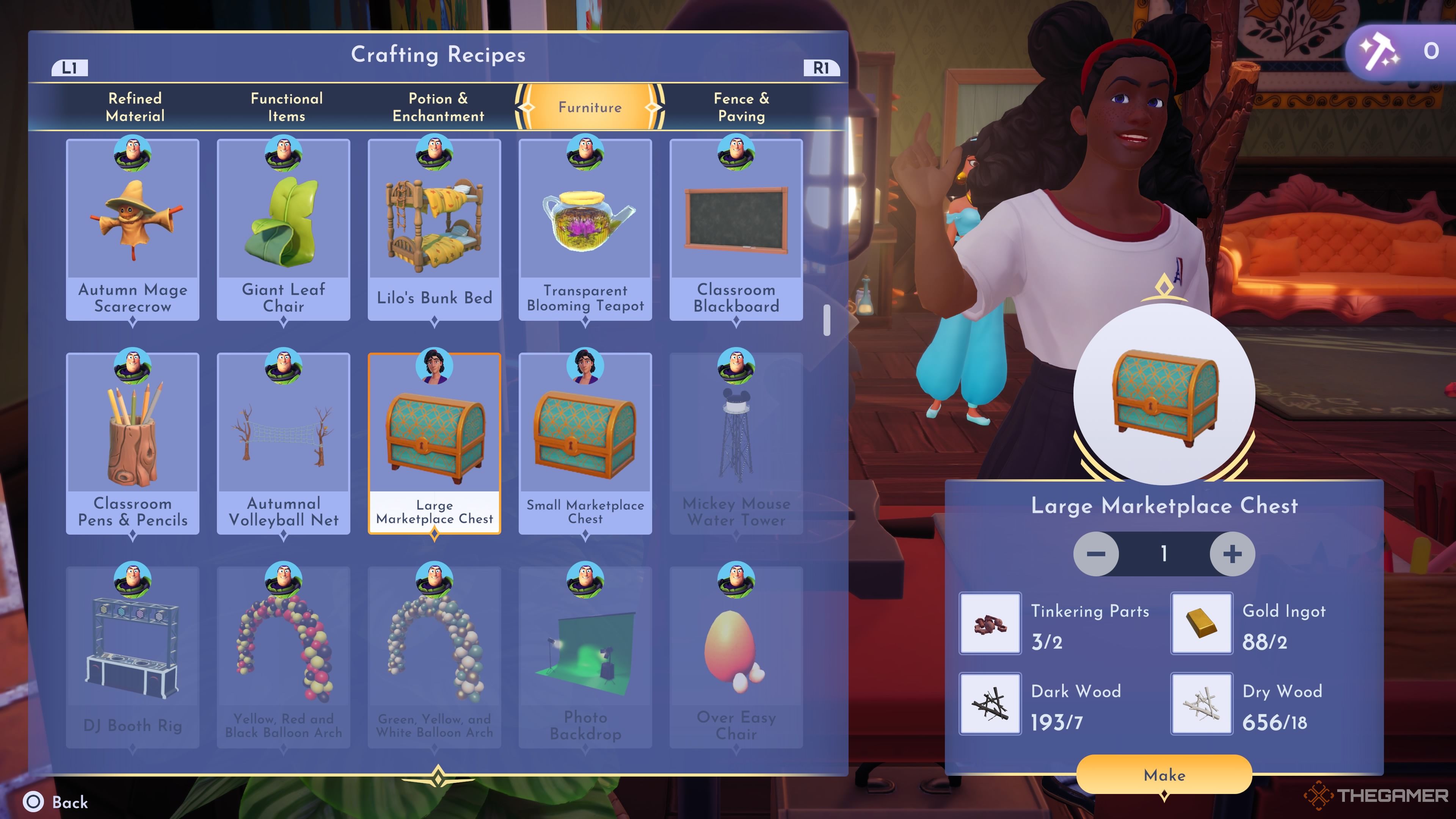Image resolution: width=1456 pixels, height=819 pixels.
Task: Select the DJ Booth Rig recipe
Action: [133, 656]
